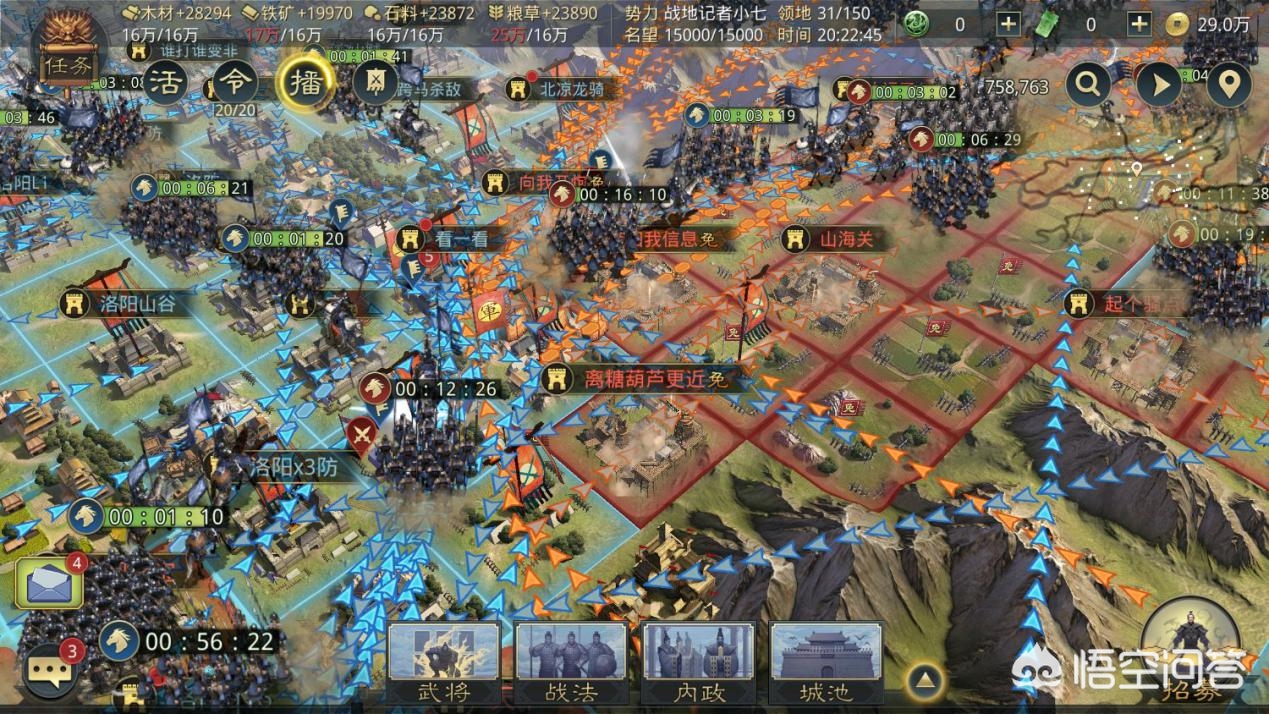Add jade with its plus button
The height and width of the screenshot is (714, 1269).
(1008, 24)
